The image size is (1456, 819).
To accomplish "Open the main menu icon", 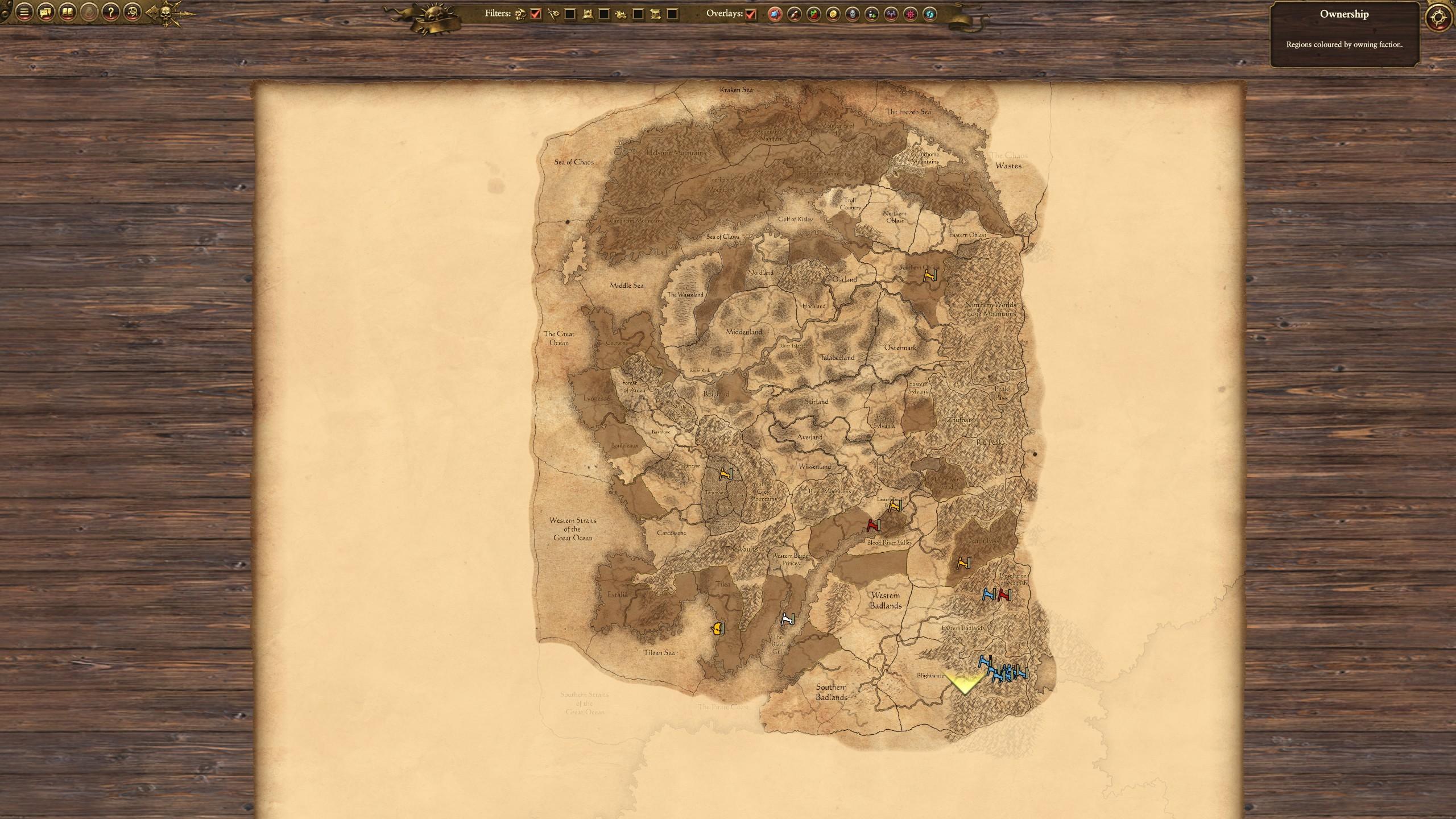I will pyautogui.click(x=23, y=13).
